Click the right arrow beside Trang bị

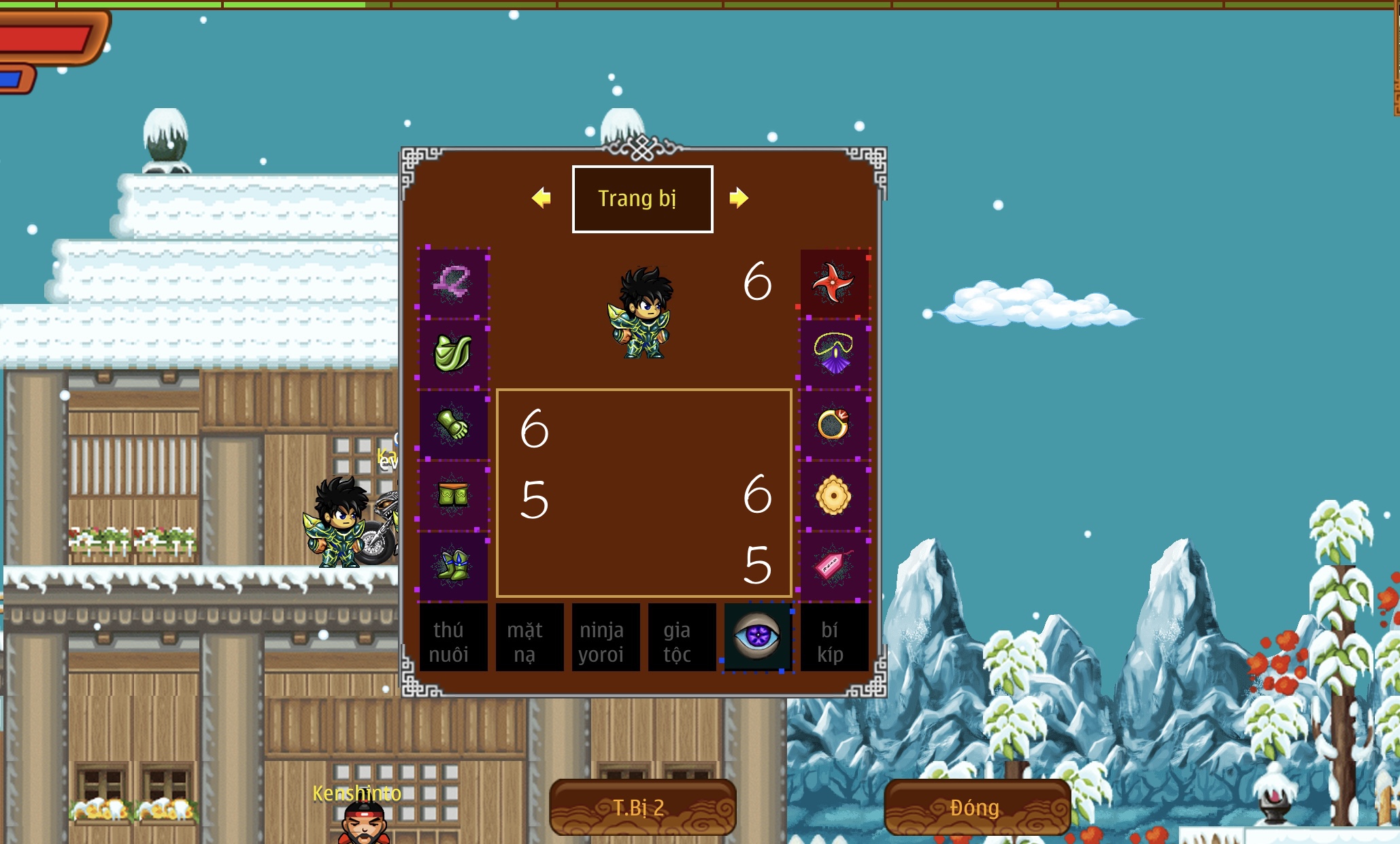point(741,199)
